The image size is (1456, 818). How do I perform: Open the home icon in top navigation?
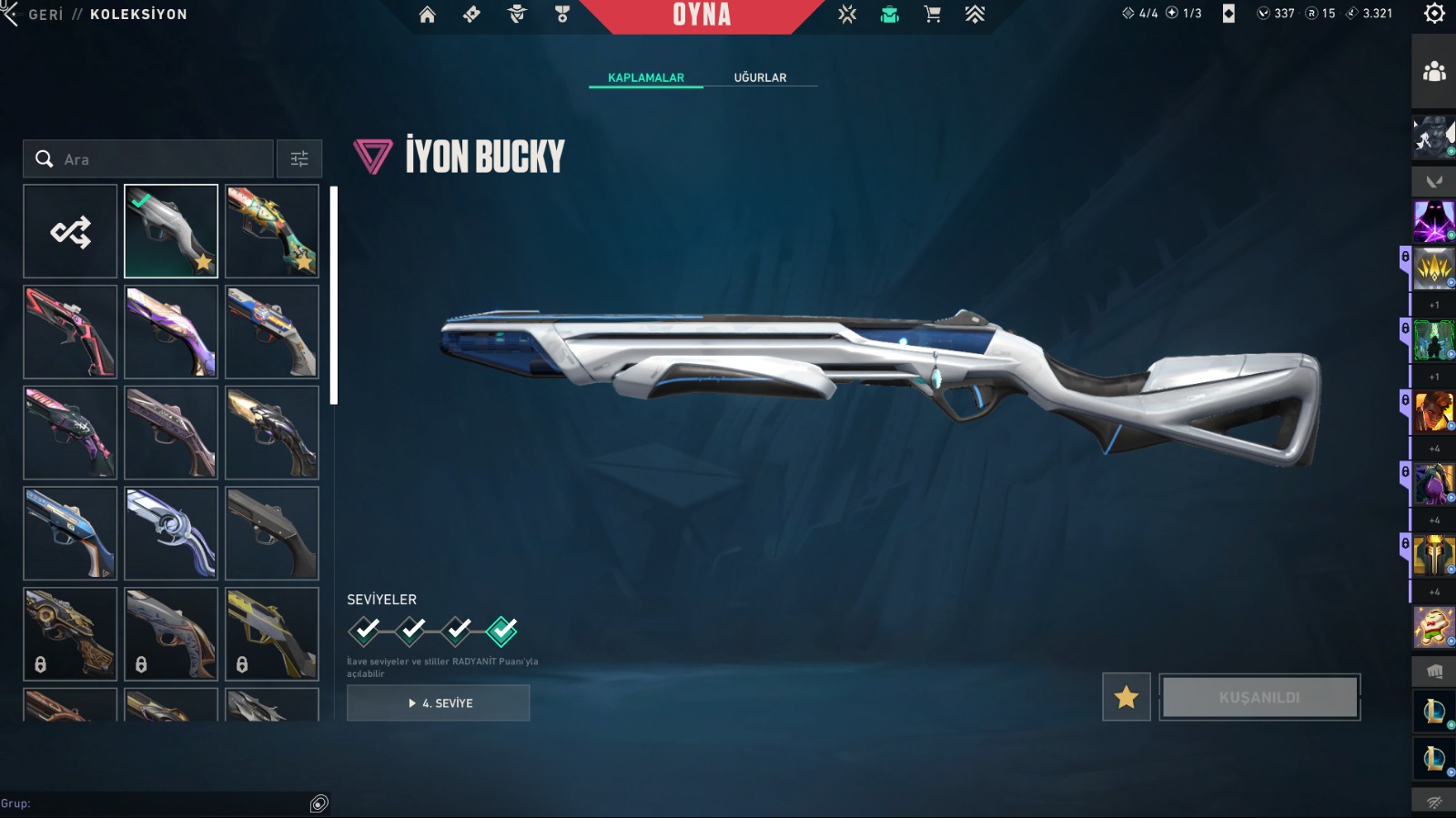[x=427, y=15]
